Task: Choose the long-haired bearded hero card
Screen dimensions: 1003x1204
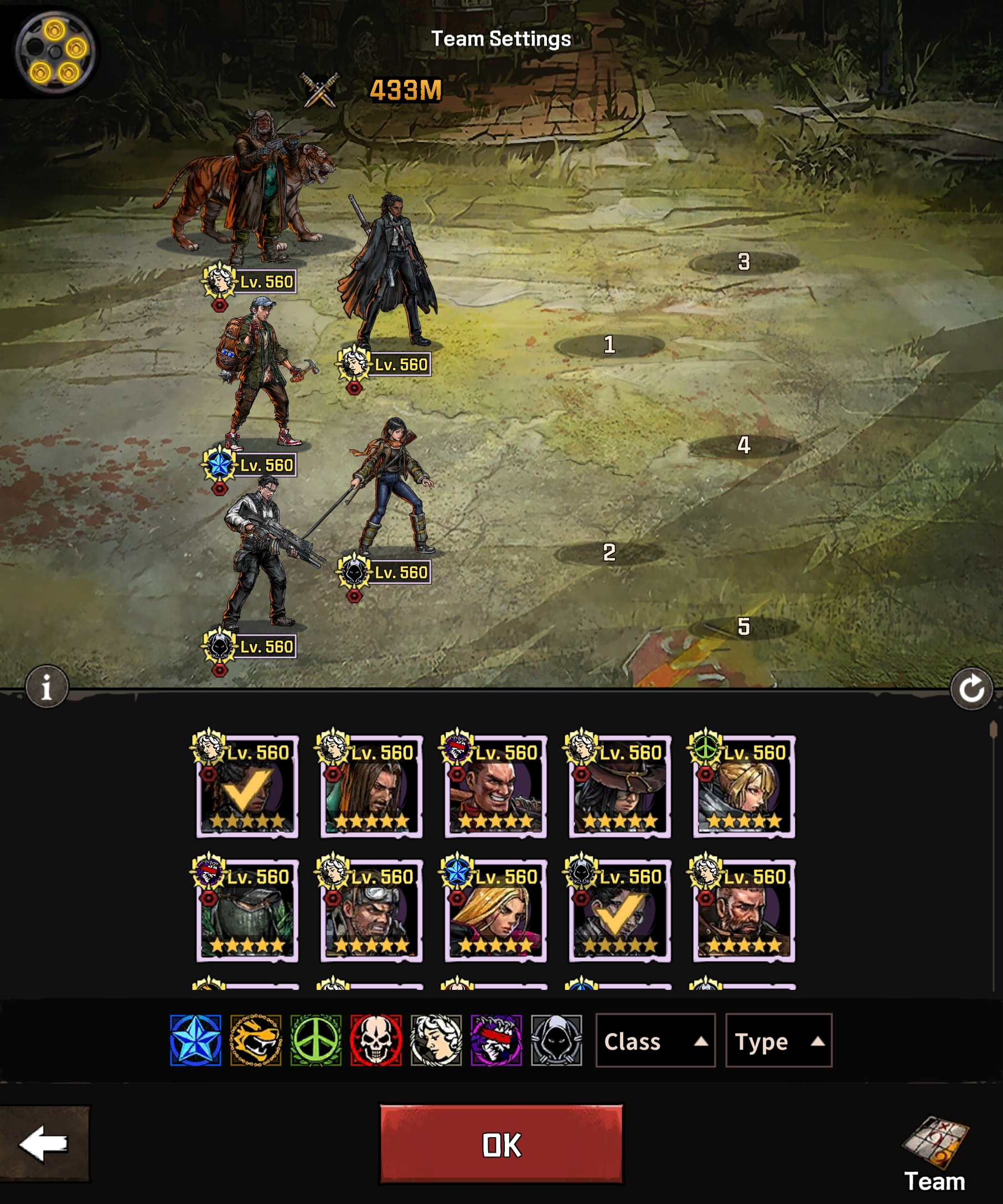Action: tap(371, 787)
